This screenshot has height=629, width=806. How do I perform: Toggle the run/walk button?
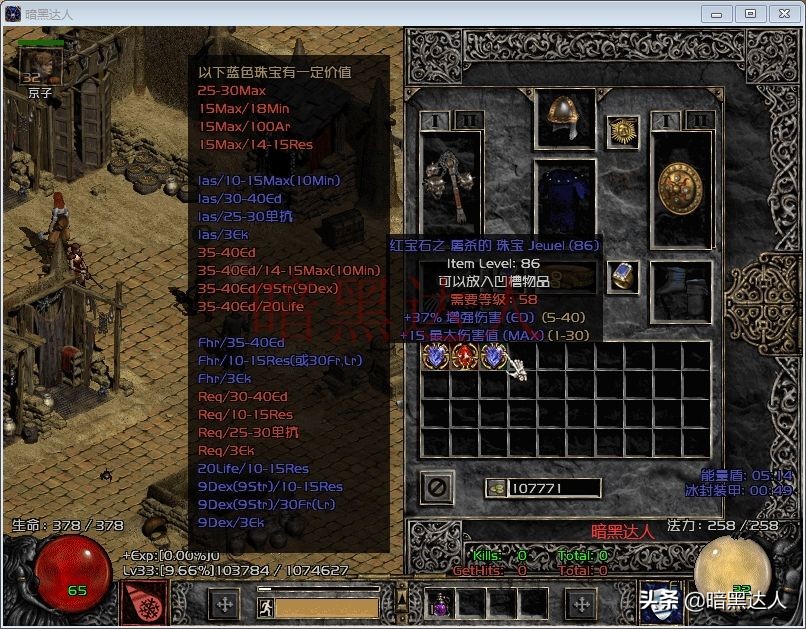[266, 604]
